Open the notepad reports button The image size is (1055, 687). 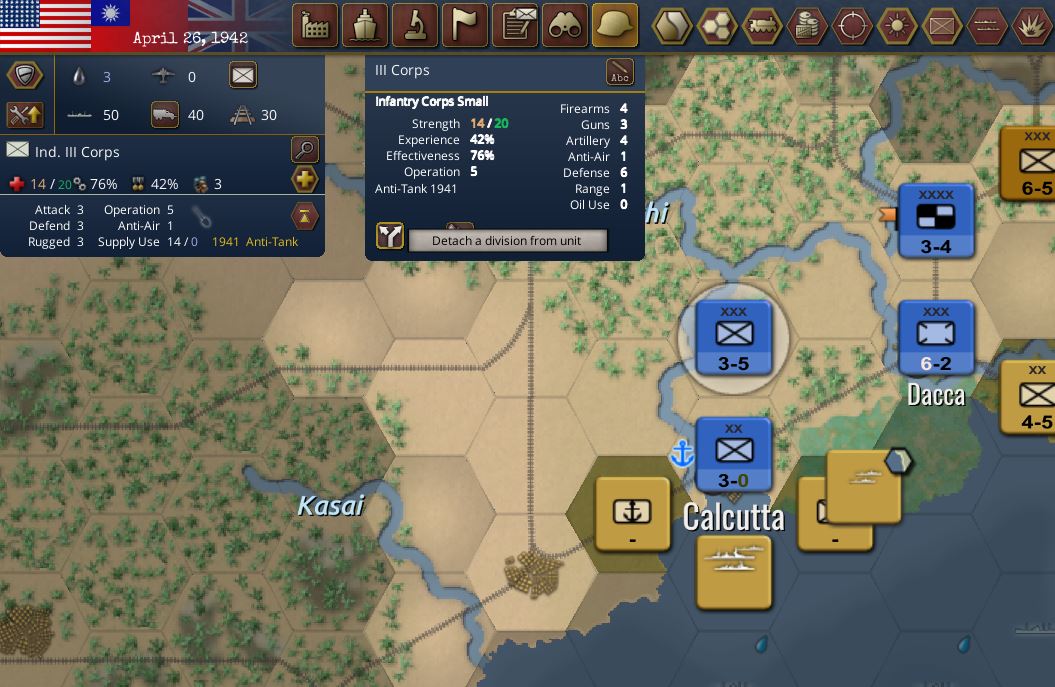coord(516,25)
